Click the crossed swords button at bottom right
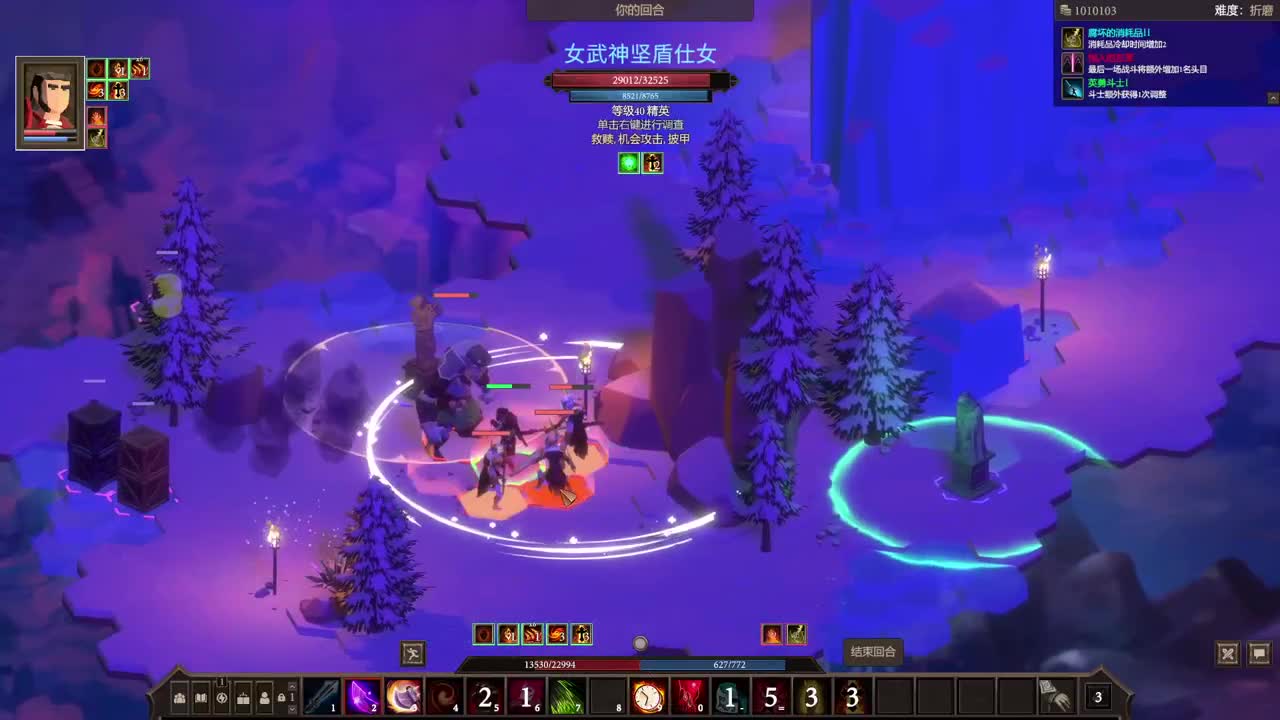 point(1227,653)
